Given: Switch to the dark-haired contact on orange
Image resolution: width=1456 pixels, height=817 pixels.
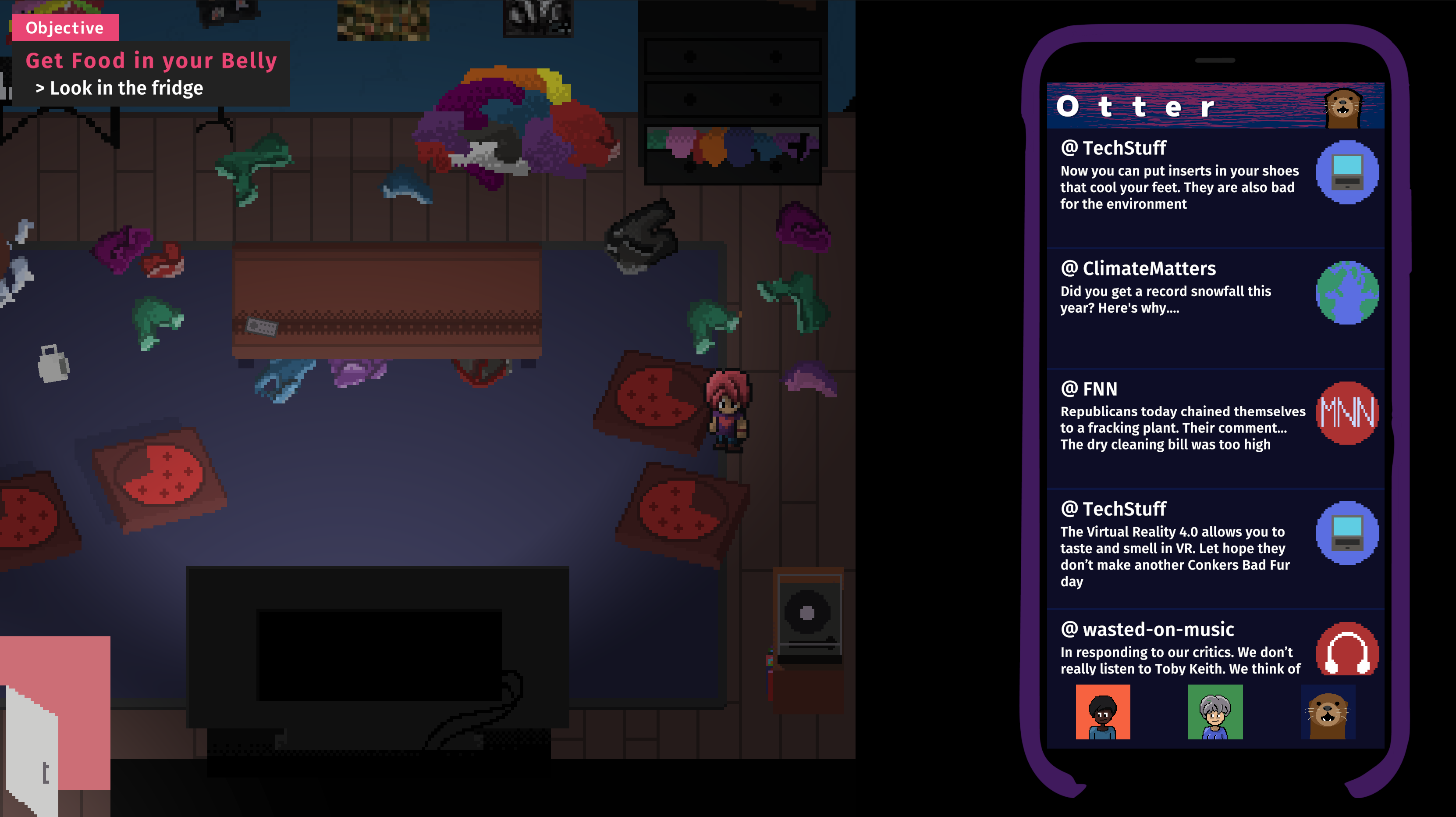Looking at the screenshot, I should coord(1102,712).
